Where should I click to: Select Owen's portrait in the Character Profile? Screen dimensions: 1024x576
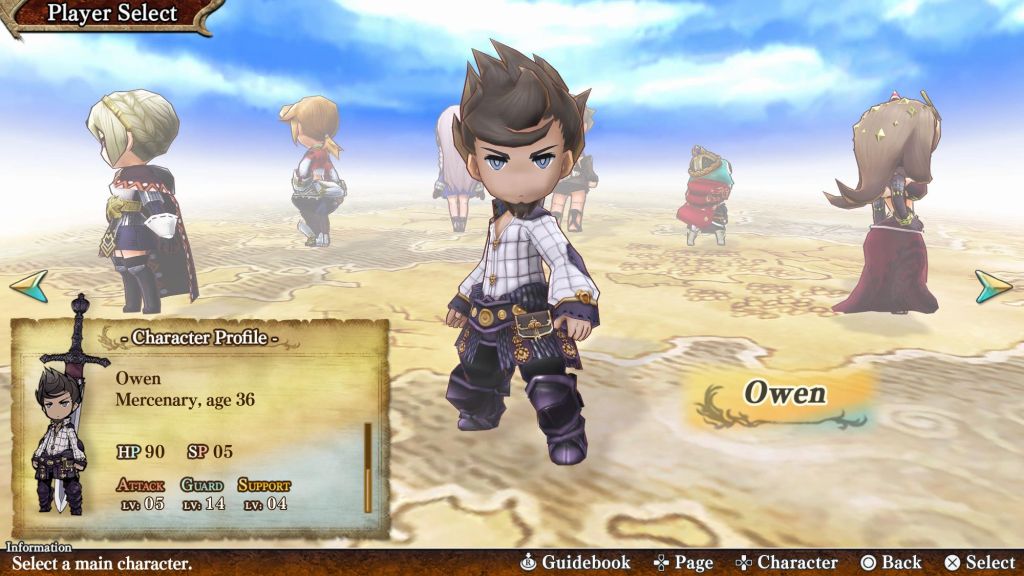(x=59, y=440)
